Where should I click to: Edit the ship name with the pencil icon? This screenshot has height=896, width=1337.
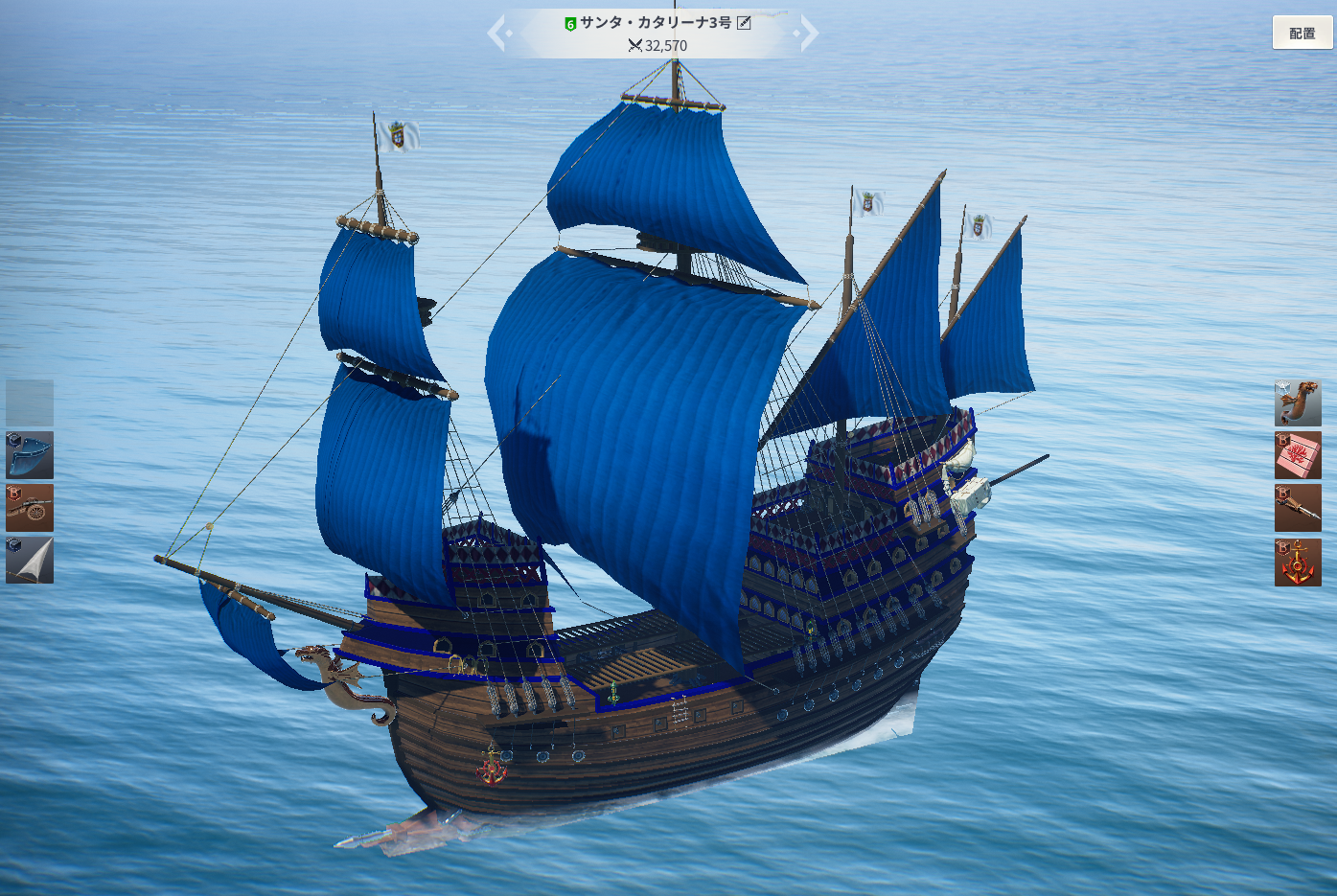coord(744,22)
